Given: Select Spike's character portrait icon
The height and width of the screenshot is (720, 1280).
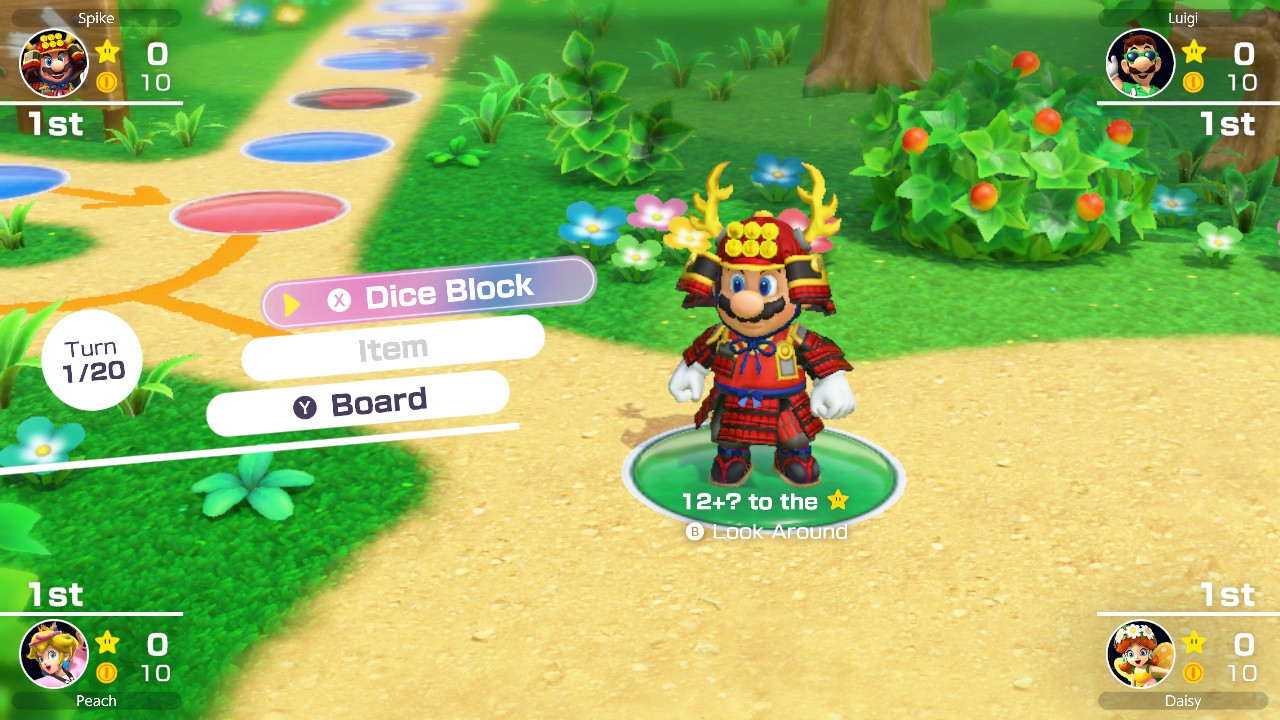Looking at the screenshot, I should pos(53,62).
